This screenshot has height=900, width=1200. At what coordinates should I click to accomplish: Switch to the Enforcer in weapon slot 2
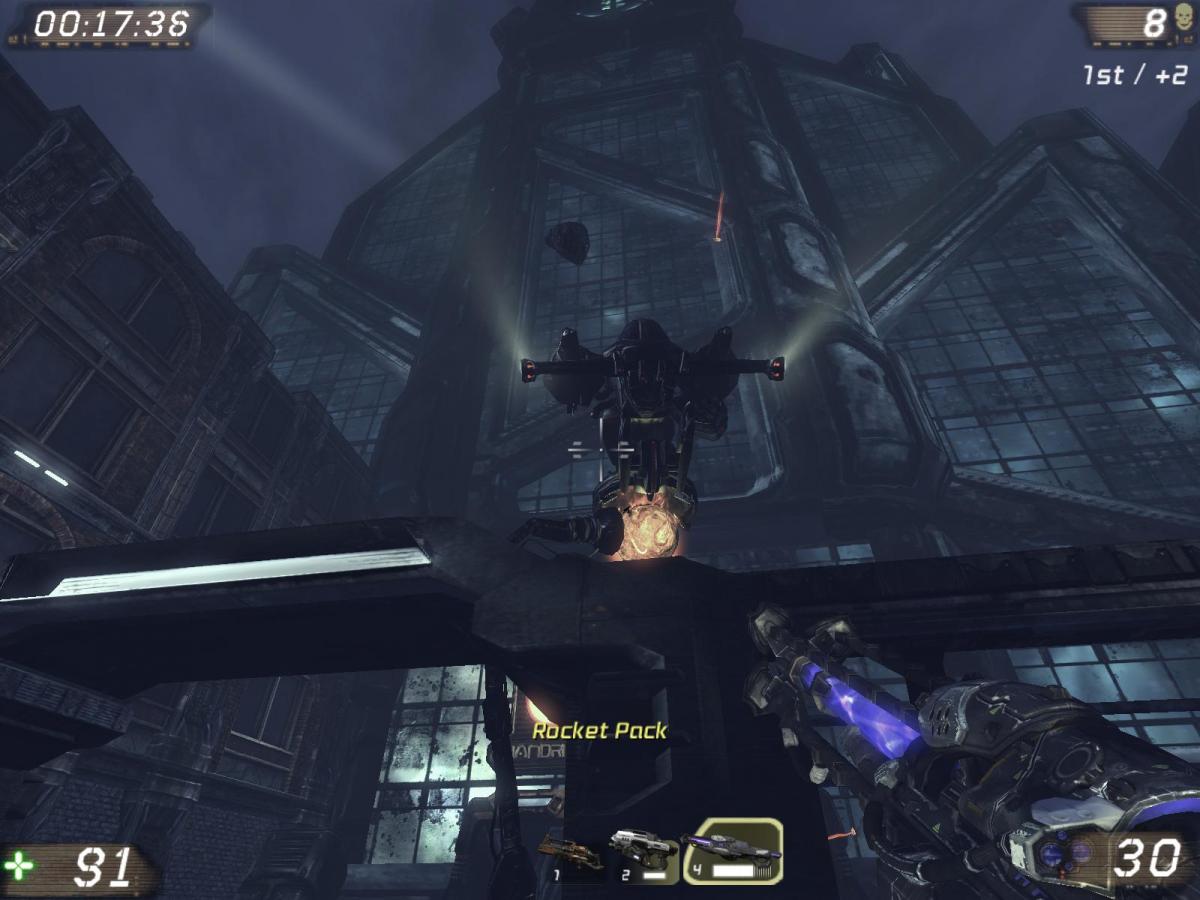click(x=644, y=851)
